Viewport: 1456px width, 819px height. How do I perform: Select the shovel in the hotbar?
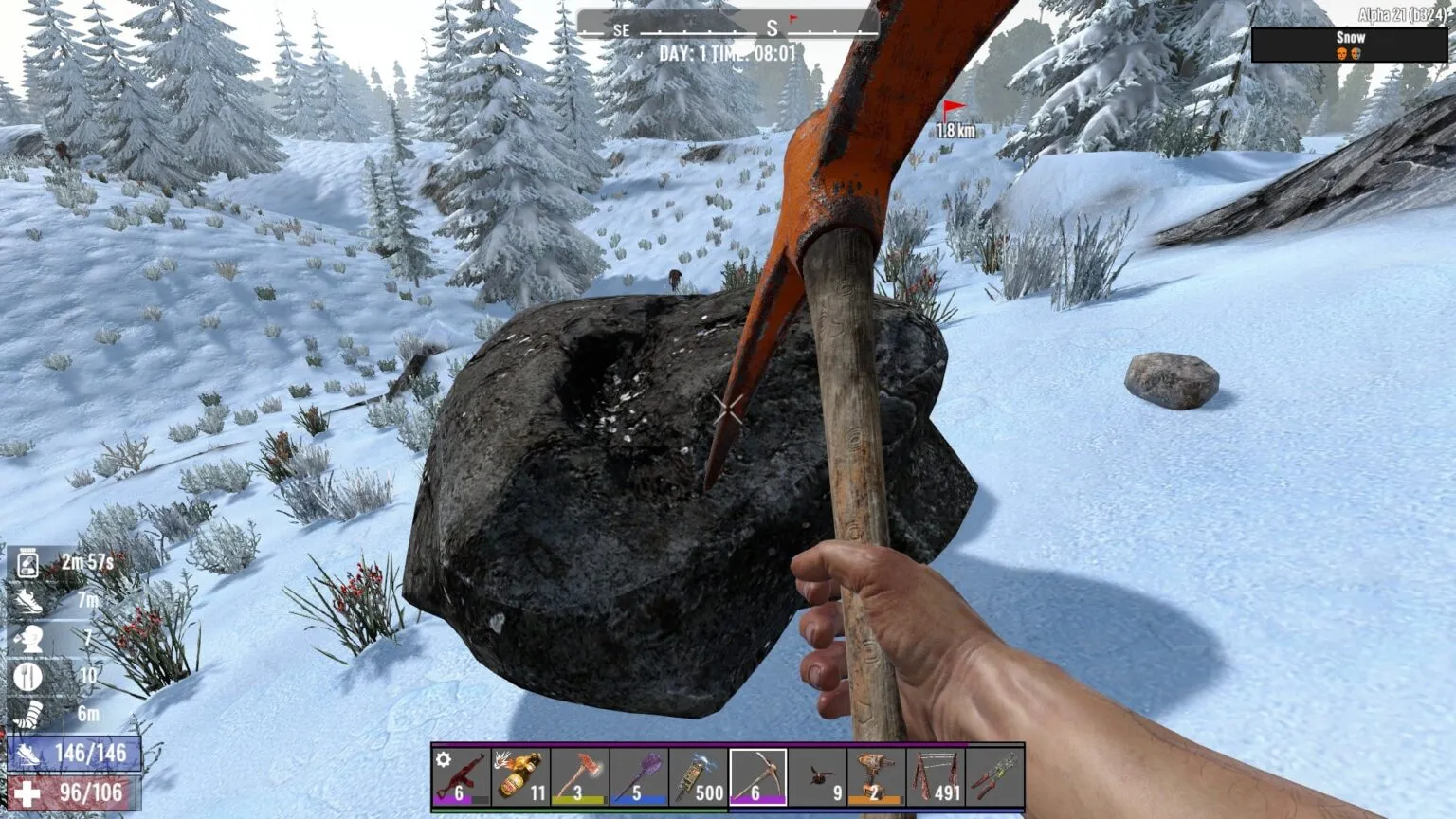coord(637,777)
